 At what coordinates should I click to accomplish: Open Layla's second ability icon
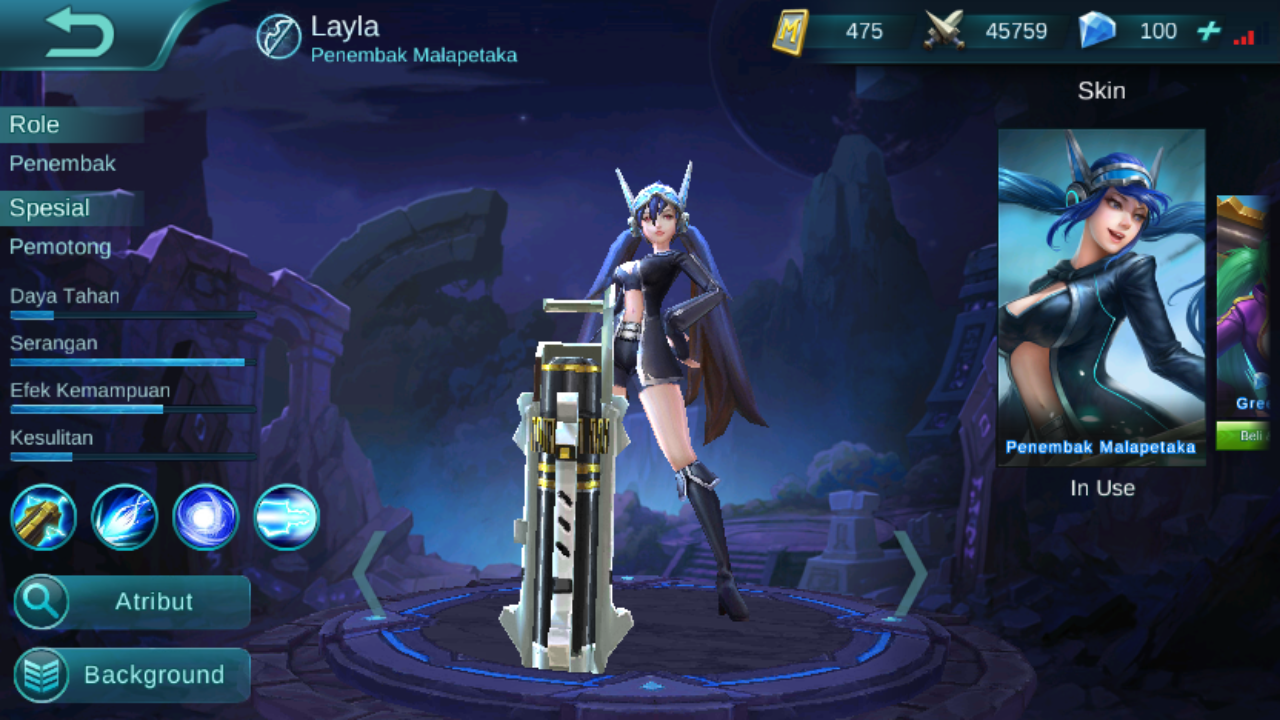click(x=125, y=517)
